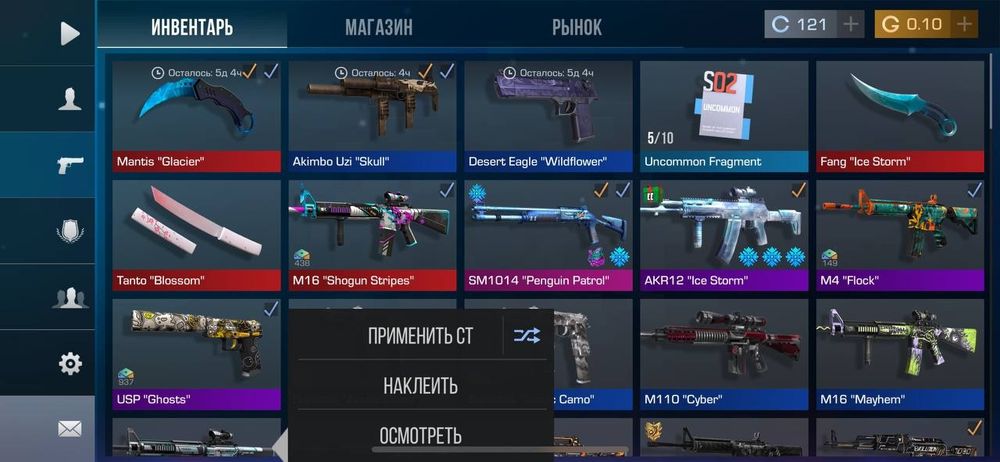Select the Инвентарь tab
Image resolution: width=1000 pixels, height=462 pixels.
192,27
